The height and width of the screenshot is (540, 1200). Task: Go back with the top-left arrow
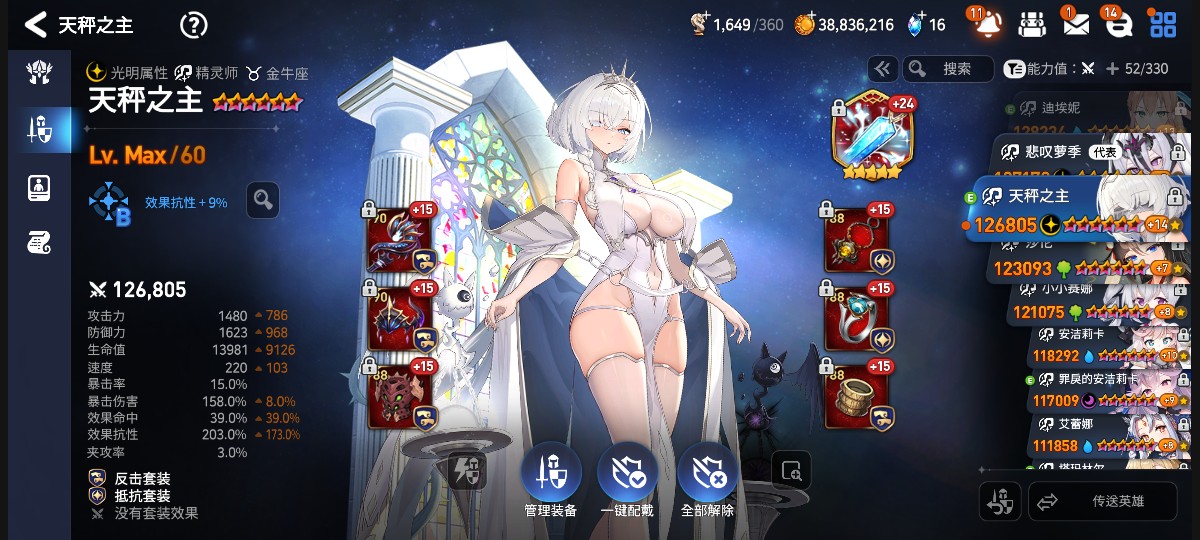click(x=36, y=25)
